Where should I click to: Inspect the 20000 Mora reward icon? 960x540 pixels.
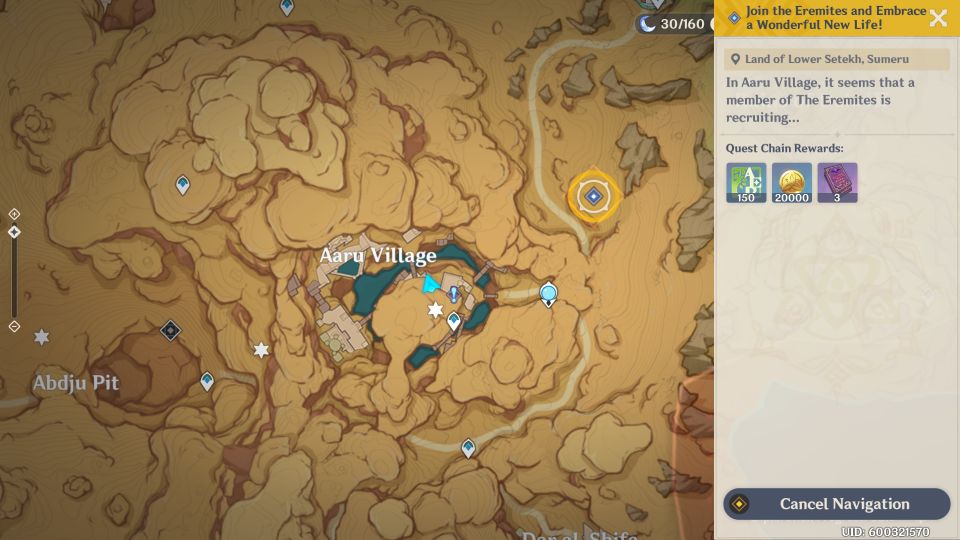click(x=792, y=183)
